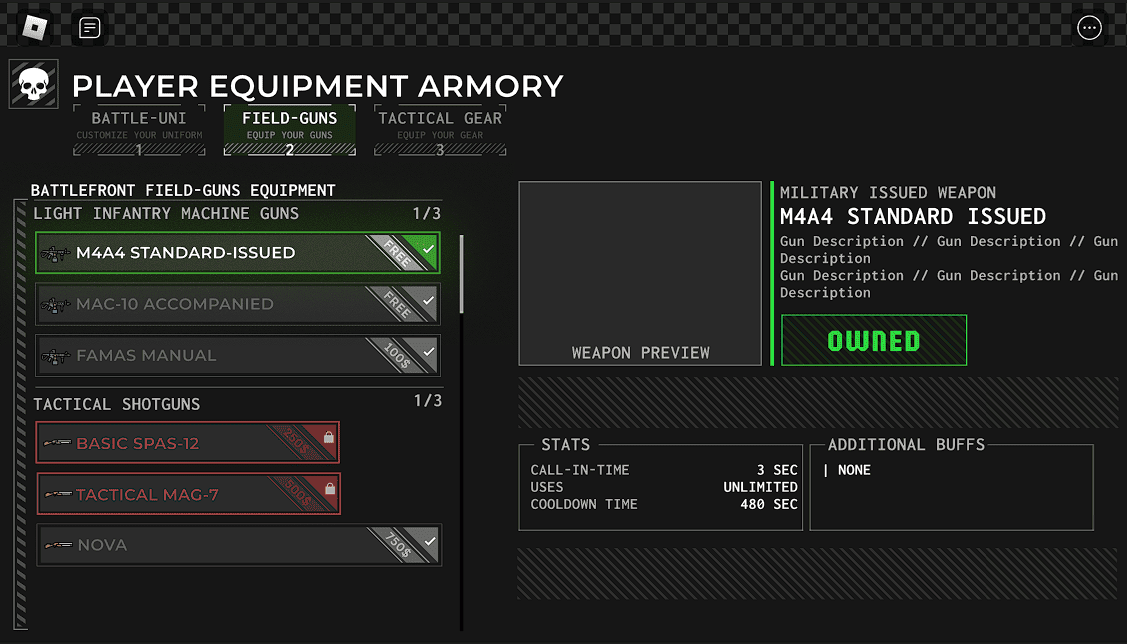Select the locked Basic SPAS-12 shotgun

(188, 443)
